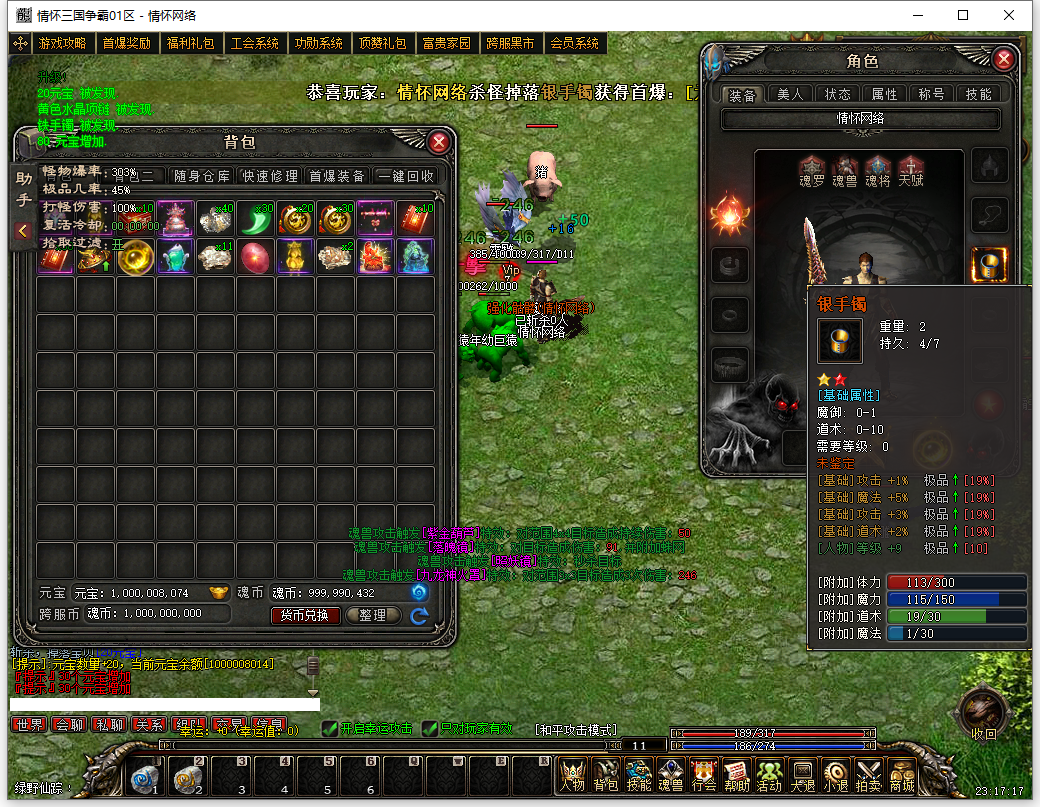This screenshot has height=807, width=1040.
Task: Select the equipped silver bracelet slot
Action: tap(988, 266)
